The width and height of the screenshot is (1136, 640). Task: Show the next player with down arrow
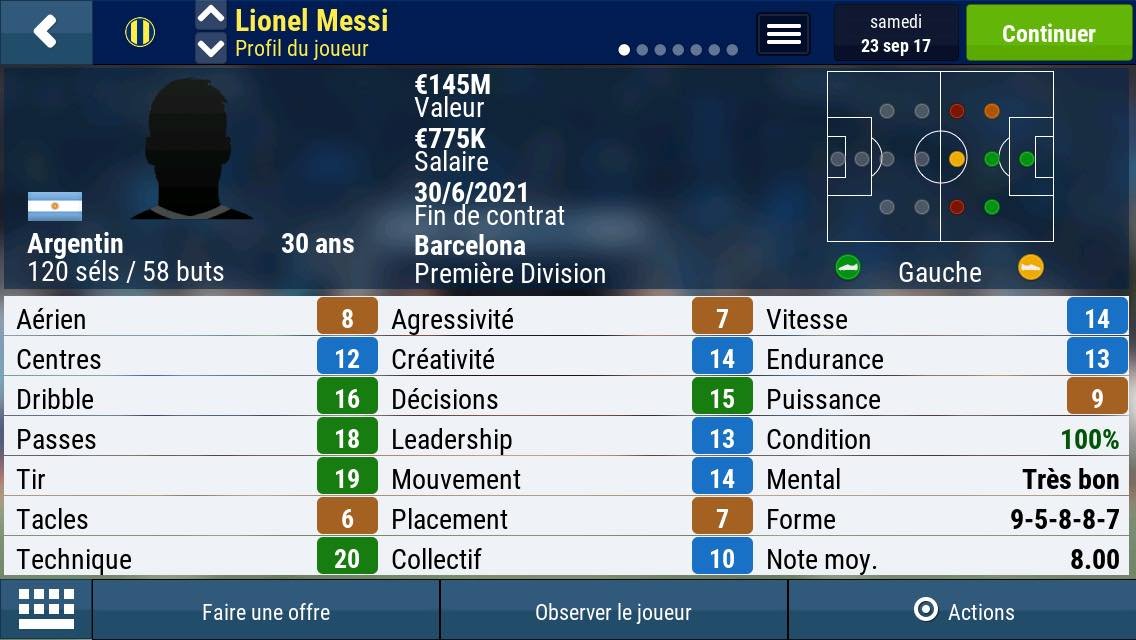coord(210,48)
